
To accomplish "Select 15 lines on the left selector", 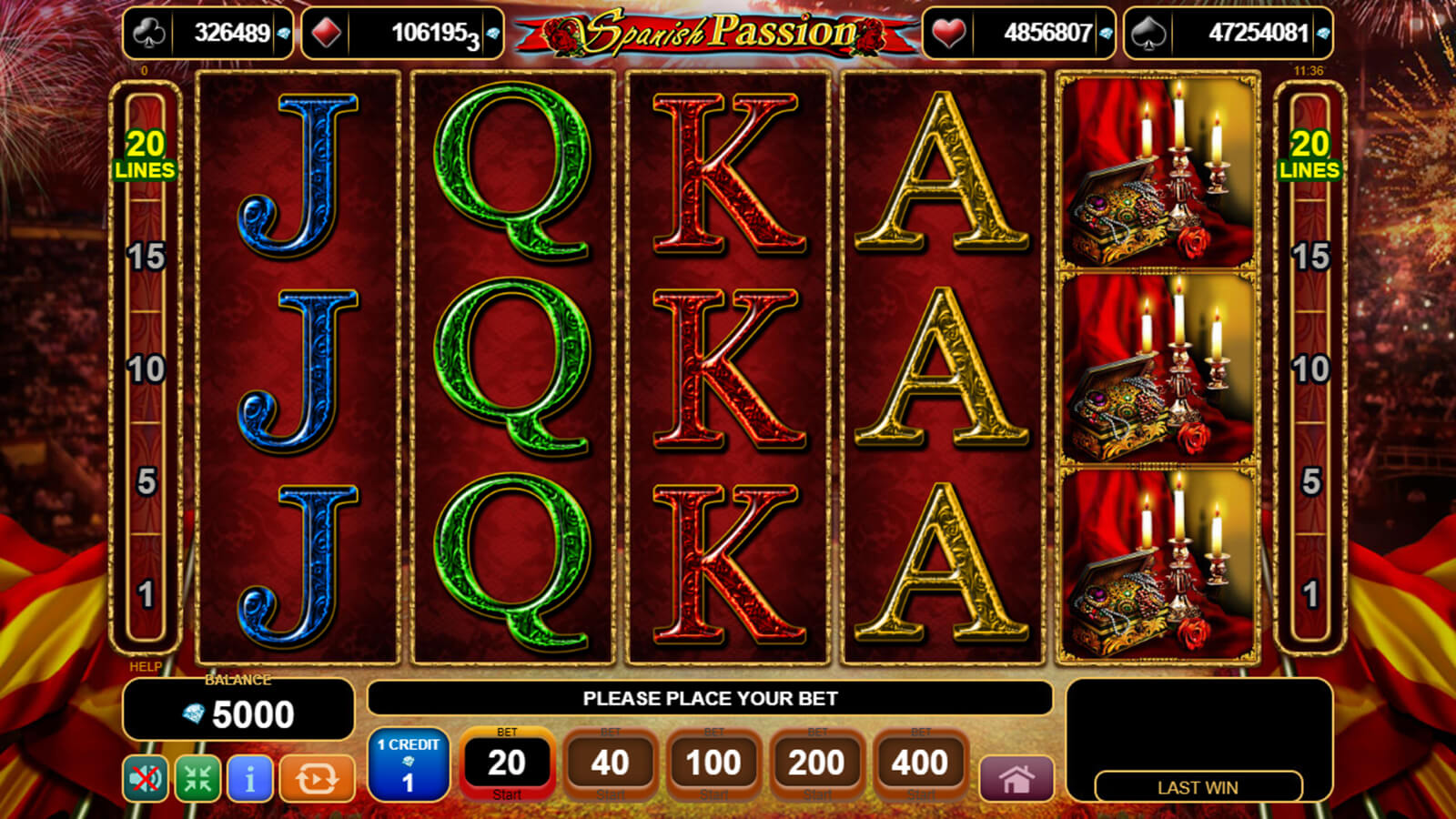I will pos(146,257).
